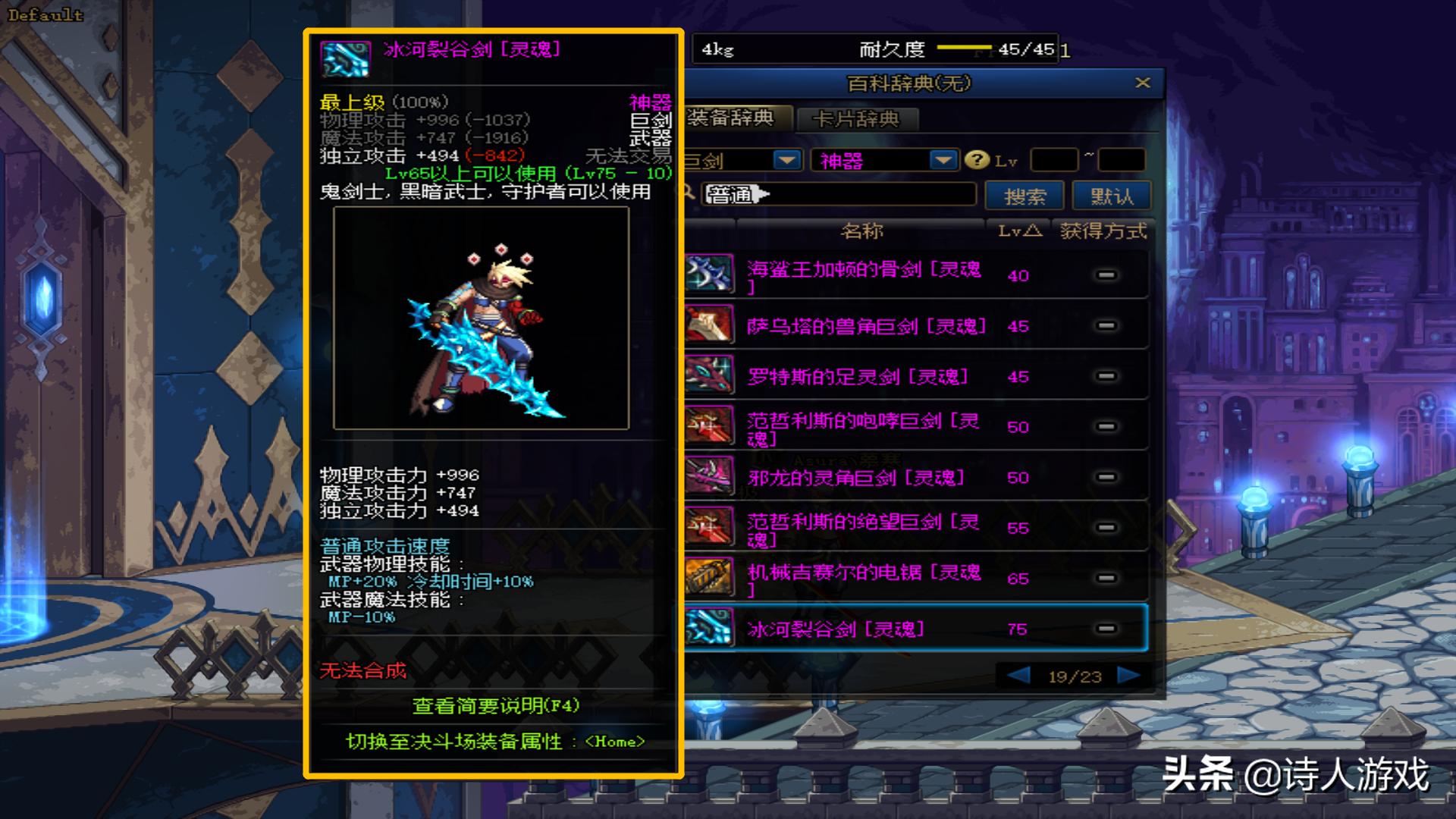Switch to the 装备辞典 tab

point(733,118)
